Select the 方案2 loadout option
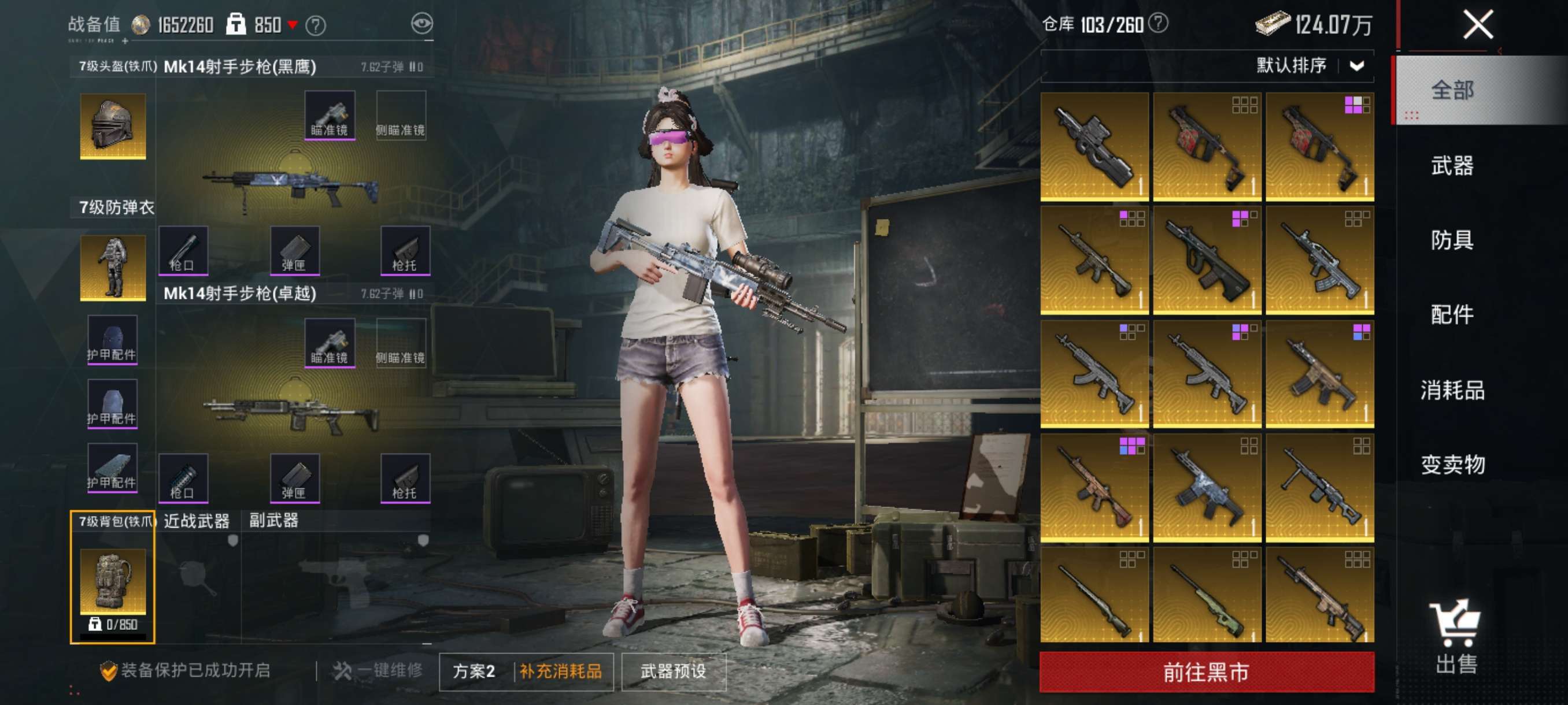 click(474, 671)
